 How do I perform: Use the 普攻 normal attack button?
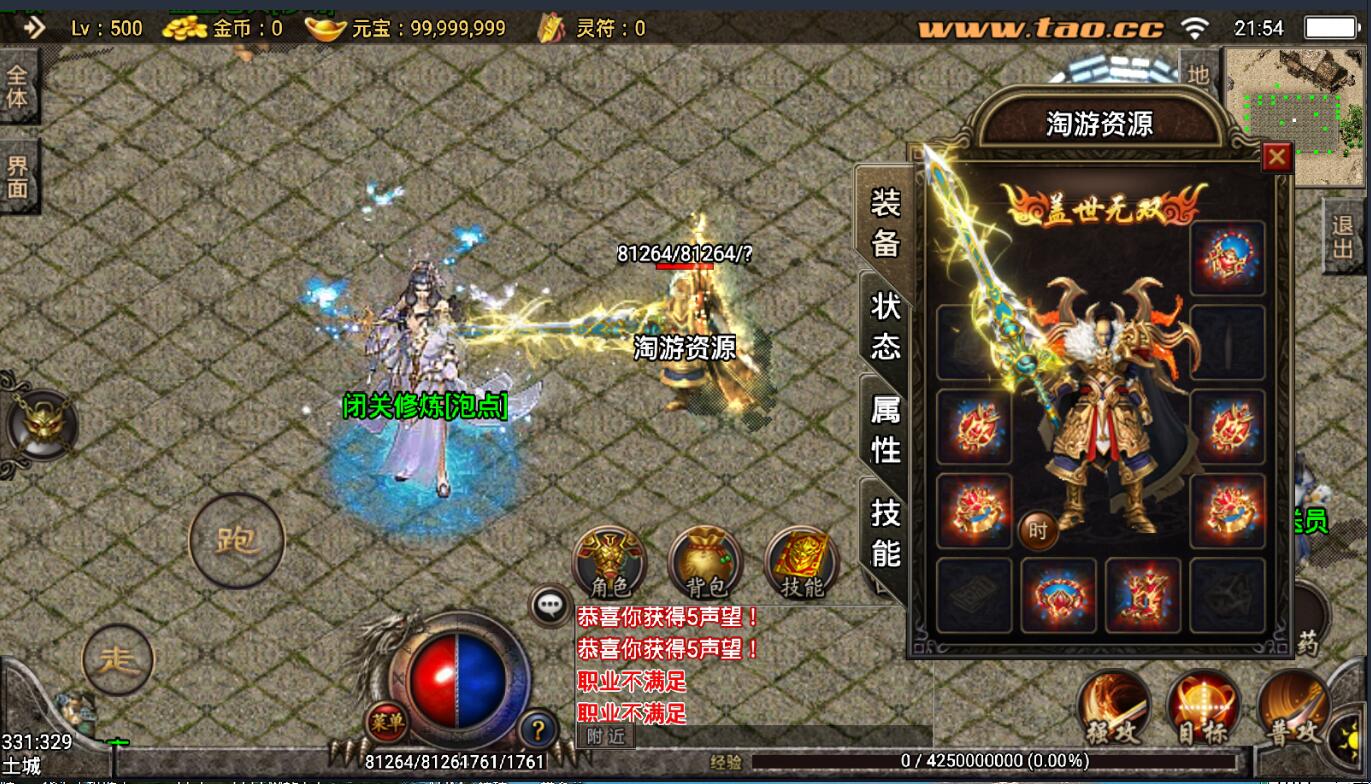click(x=1294, y=708)
